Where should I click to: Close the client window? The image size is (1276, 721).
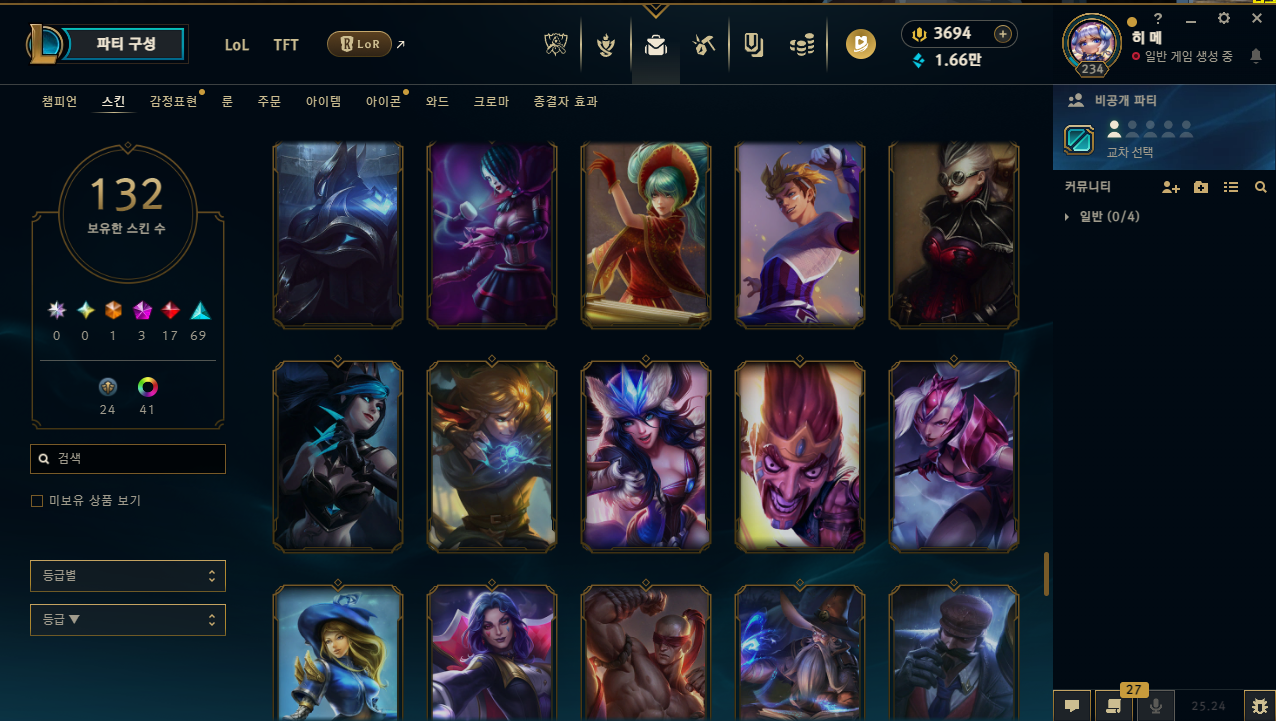pos(1257,18)
